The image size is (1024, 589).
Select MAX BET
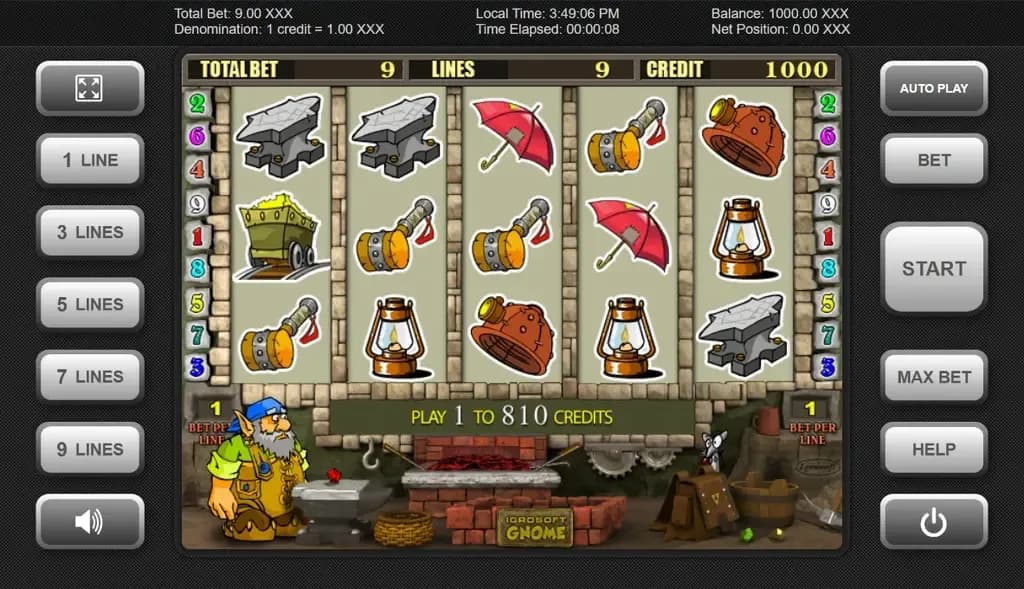pos(933,377)
